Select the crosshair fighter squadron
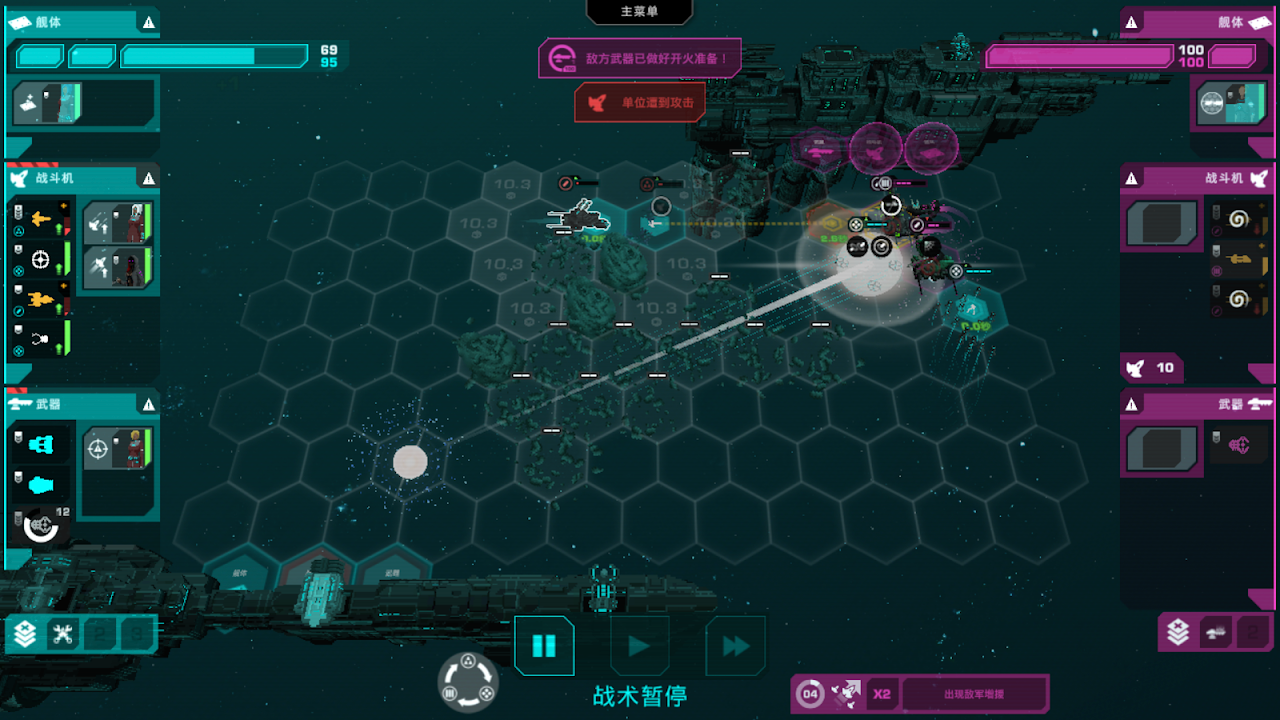 pyautogui.click(x=41, y=259)
